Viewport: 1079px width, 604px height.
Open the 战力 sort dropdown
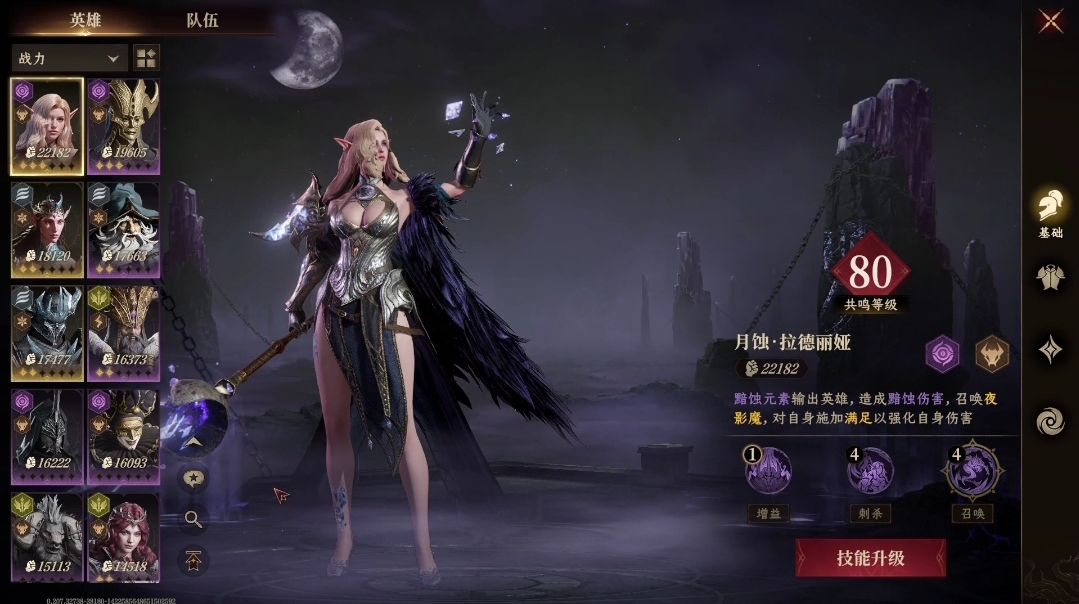click(69, 58)
